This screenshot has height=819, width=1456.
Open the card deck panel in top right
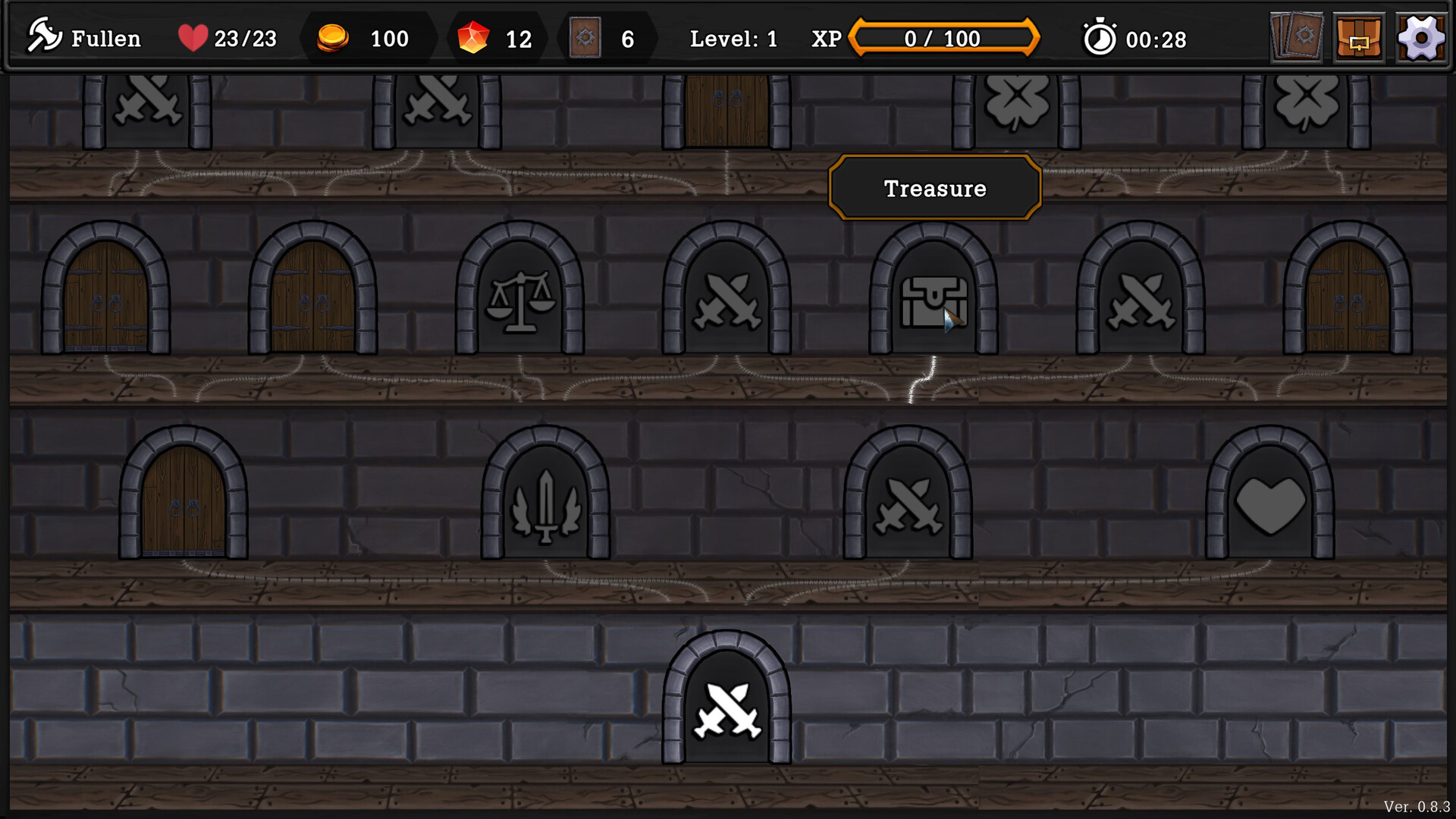pyautogui.click(x=1296, y=38)
